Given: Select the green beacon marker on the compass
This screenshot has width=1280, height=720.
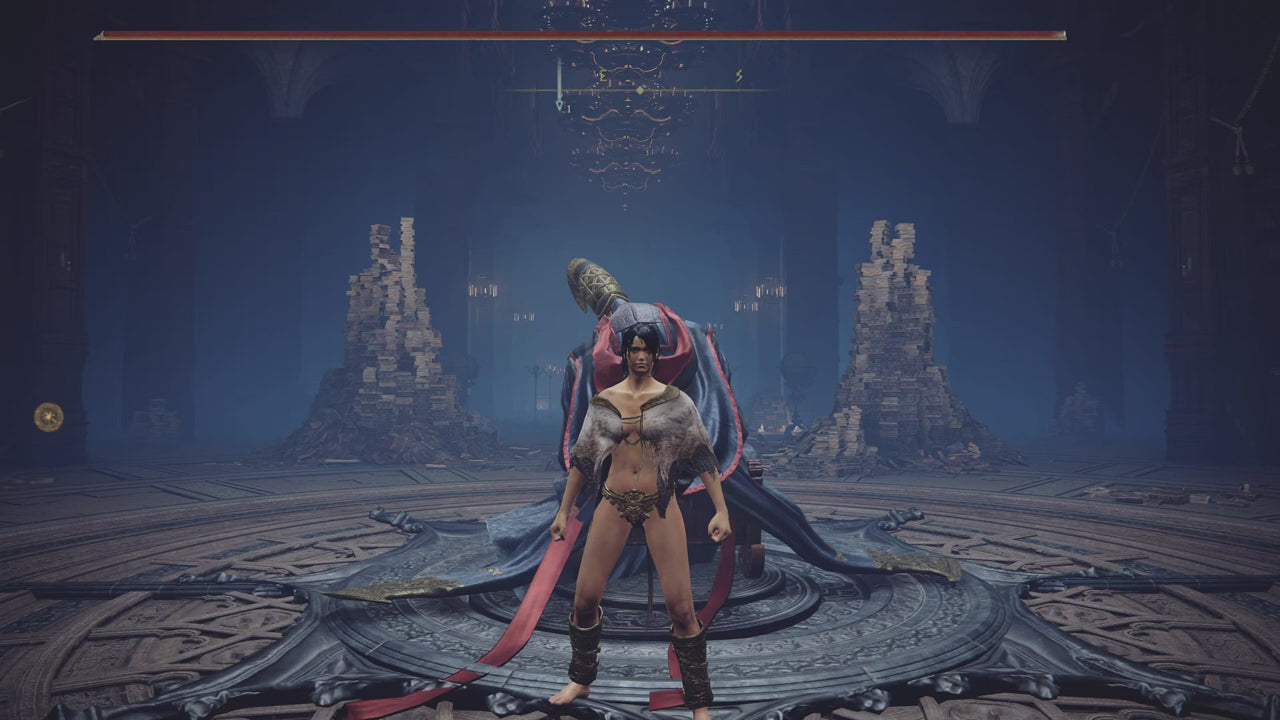Looking at the screenshot, I should point(560,103).
